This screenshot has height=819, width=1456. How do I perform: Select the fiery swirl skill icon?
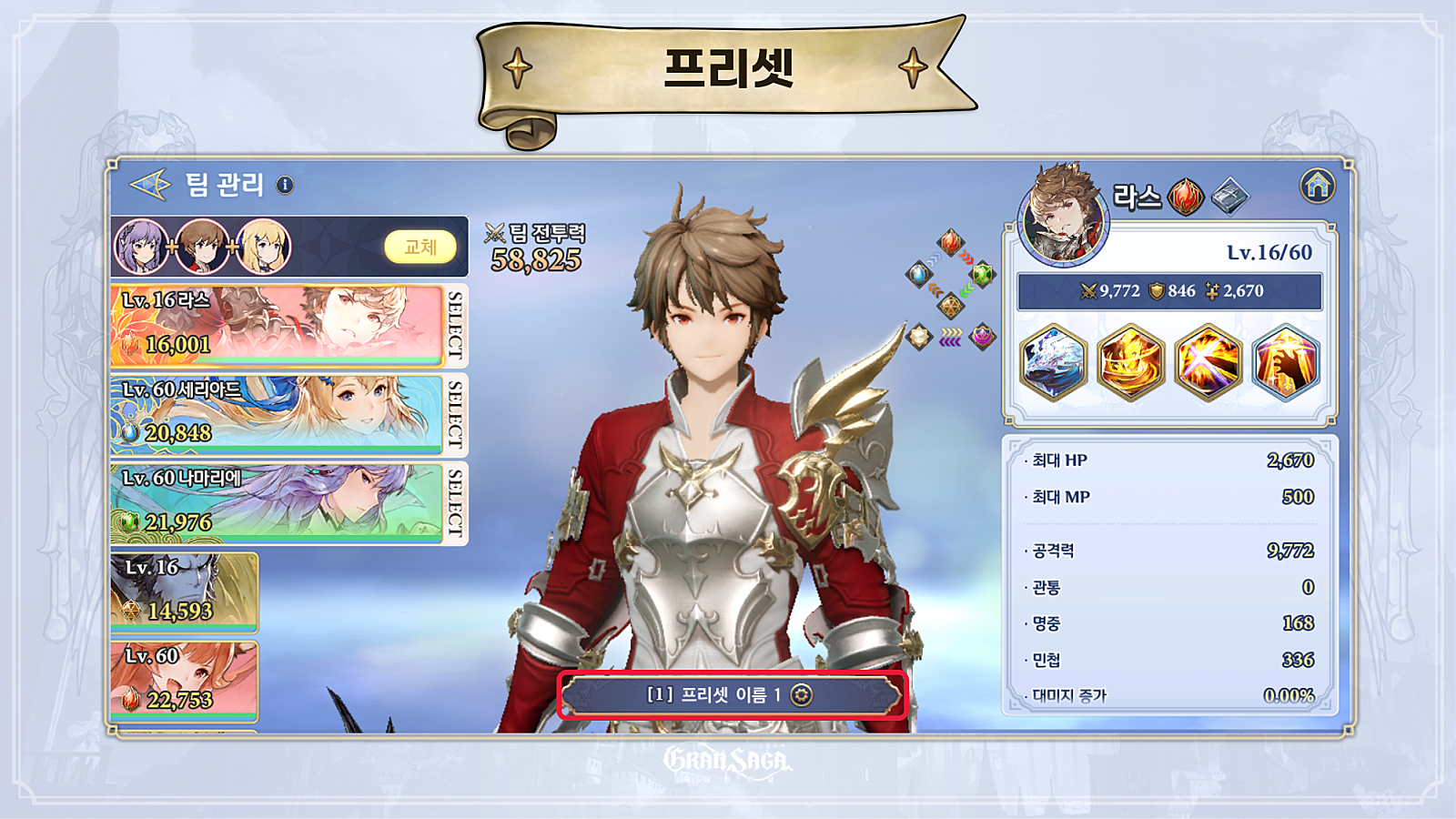click(x=1131, y=362)
